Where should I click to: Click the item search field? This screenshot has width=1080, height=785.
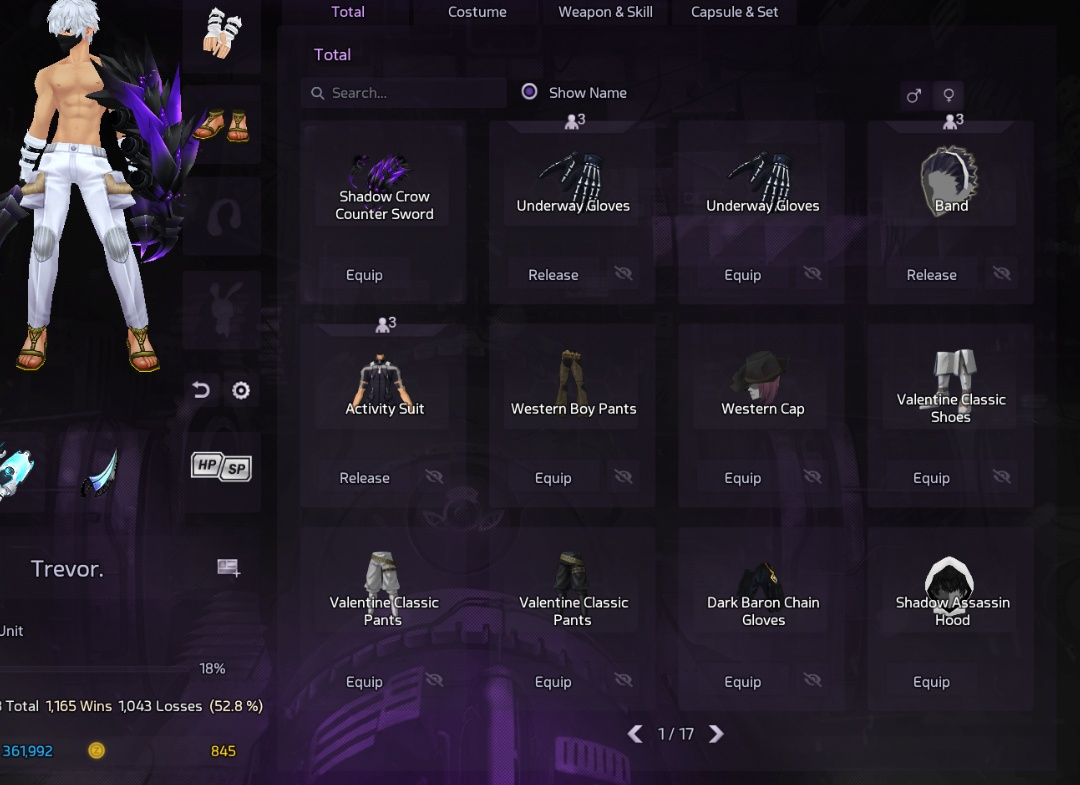404,93
